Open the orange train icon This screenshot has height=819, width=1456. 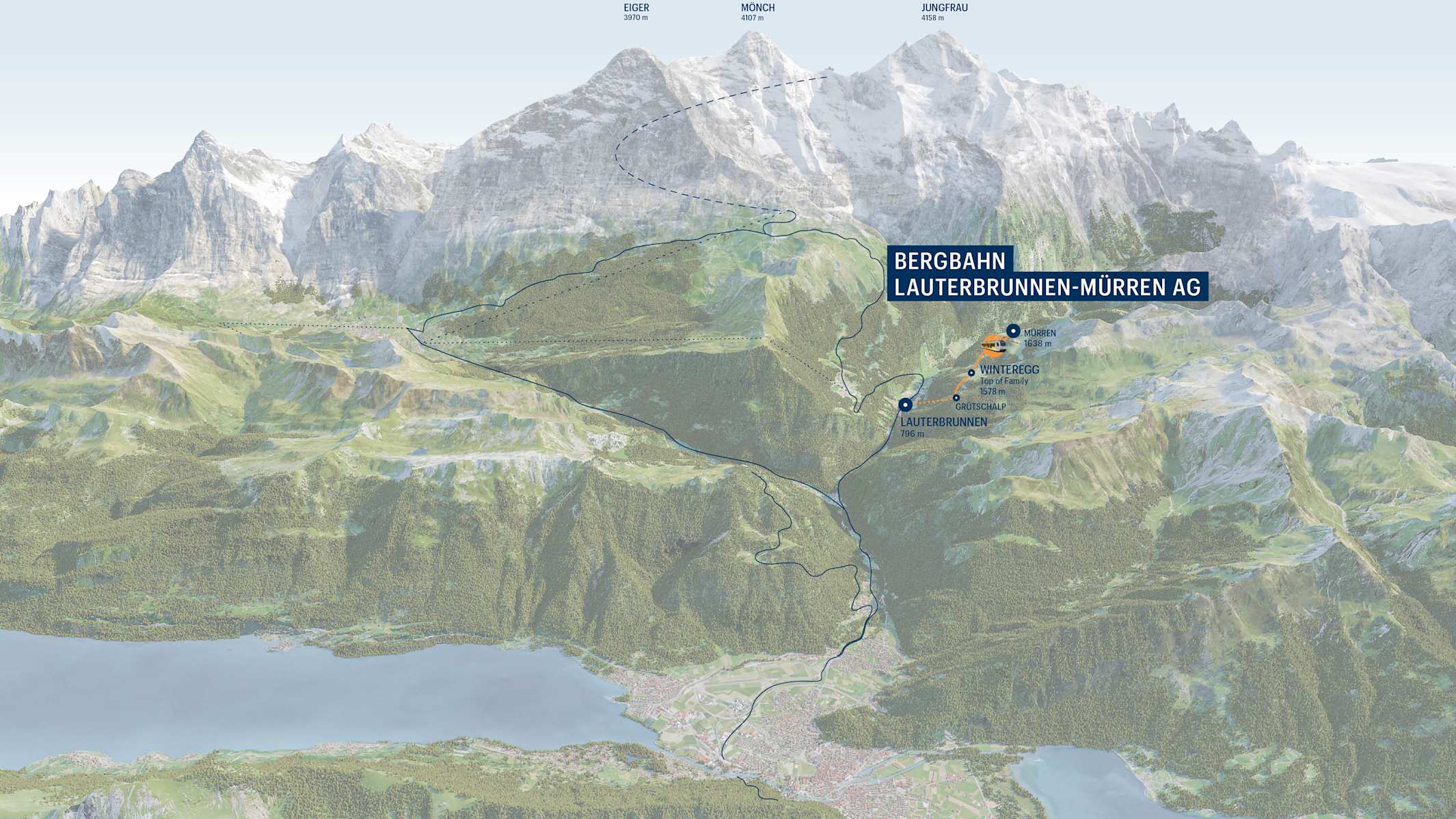[x=993, y=345]
